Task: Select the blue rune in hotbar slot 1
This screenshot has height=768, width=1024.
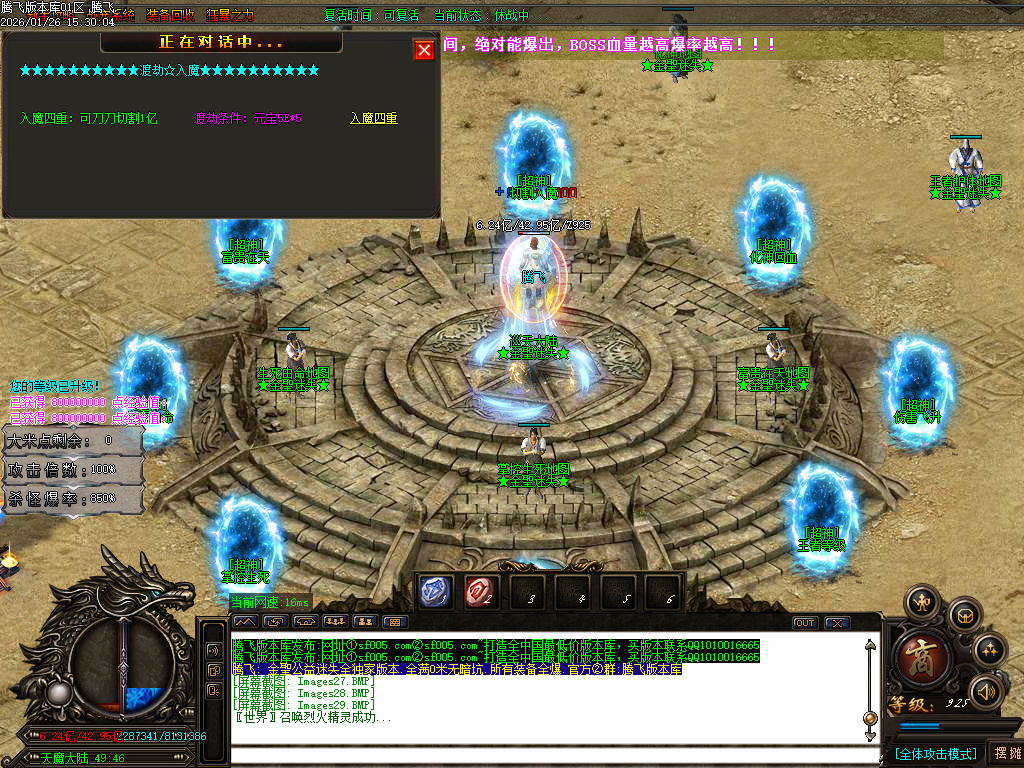Action: pyautogui.click(x=436, y=593)
